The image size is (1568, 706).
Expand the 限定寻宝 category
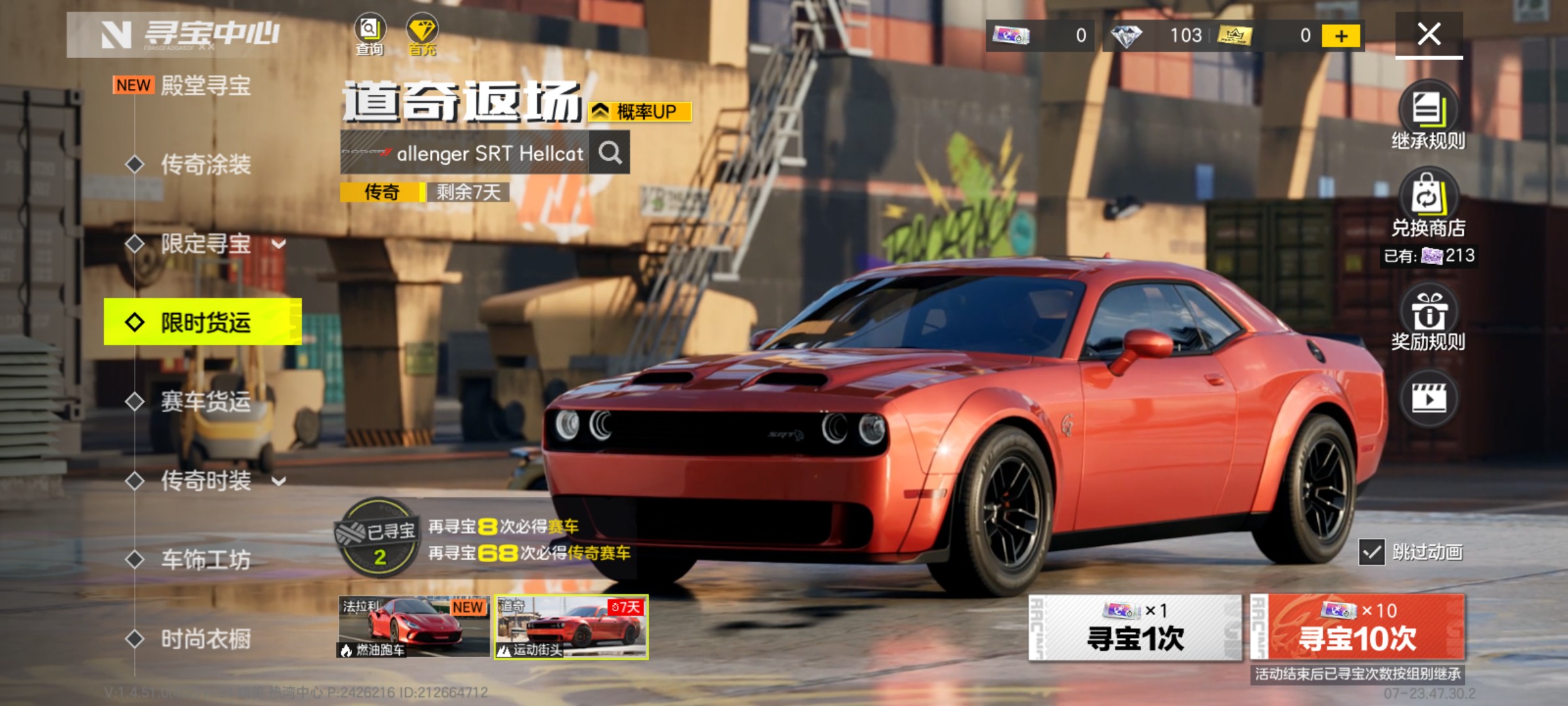click(278, 244)
